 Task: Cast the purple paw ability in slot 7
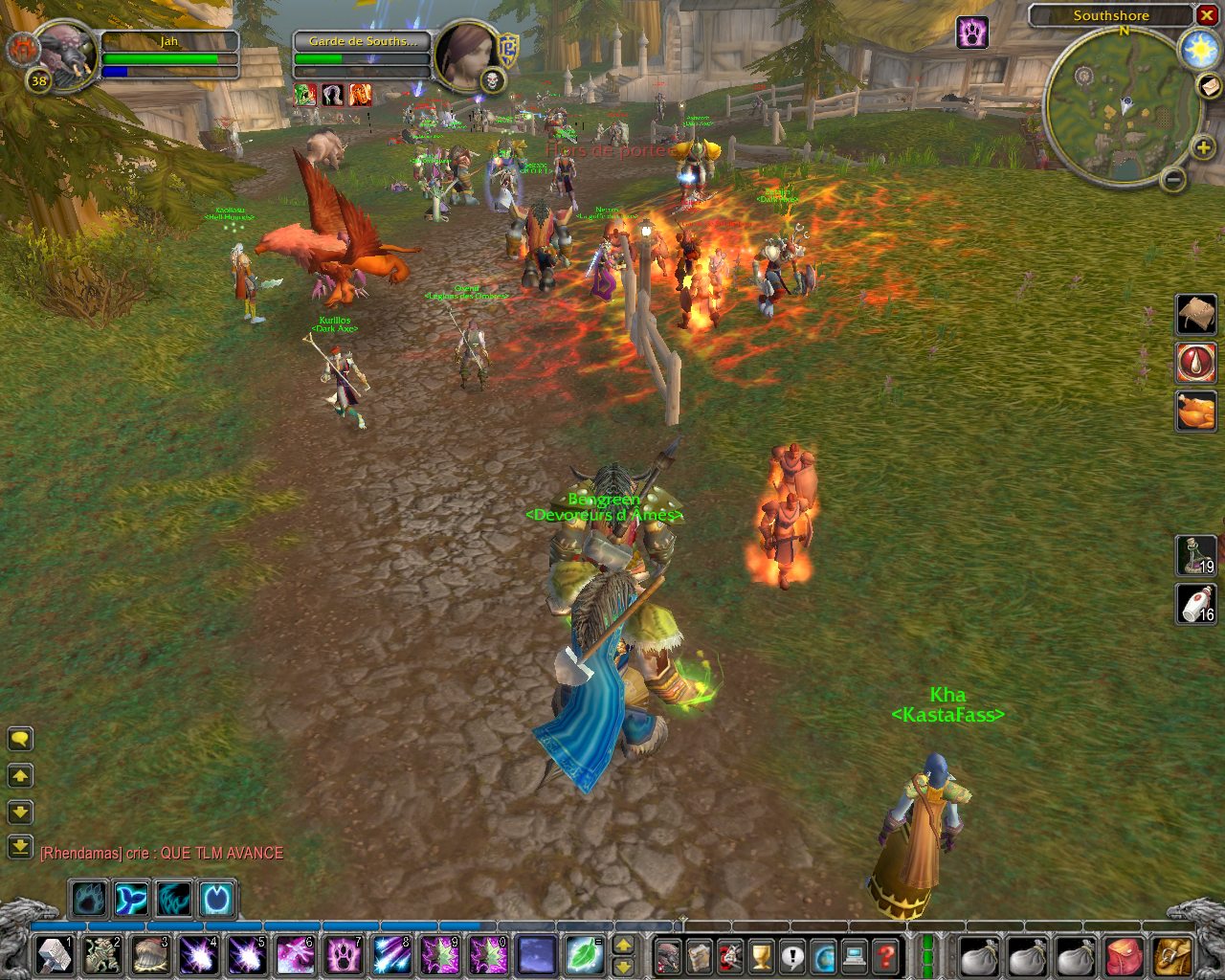point(343,956)
